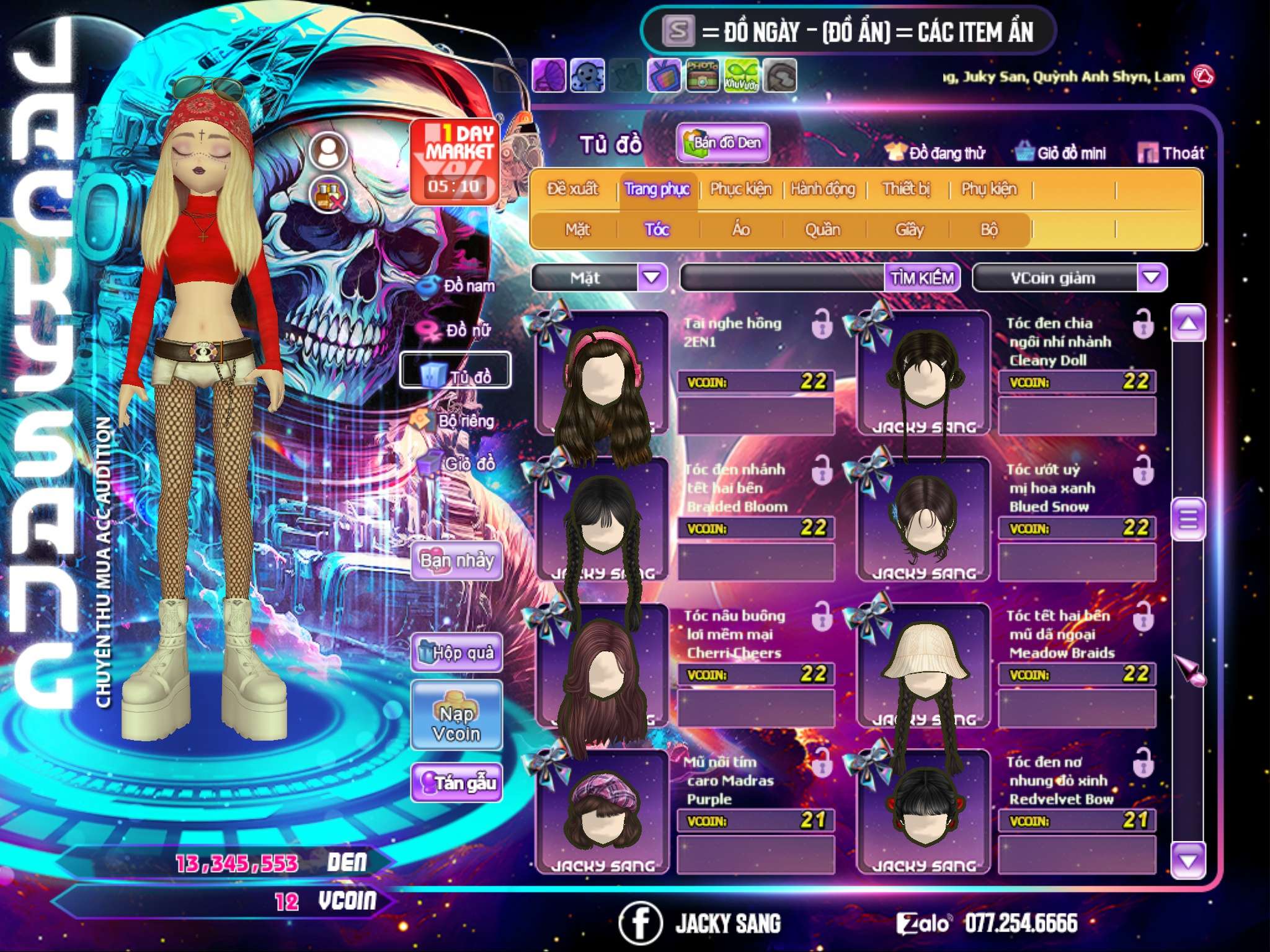Open the Bán đồ Den shop button
This screenshot has width=1270, height=952.
[x=722, y=143]
